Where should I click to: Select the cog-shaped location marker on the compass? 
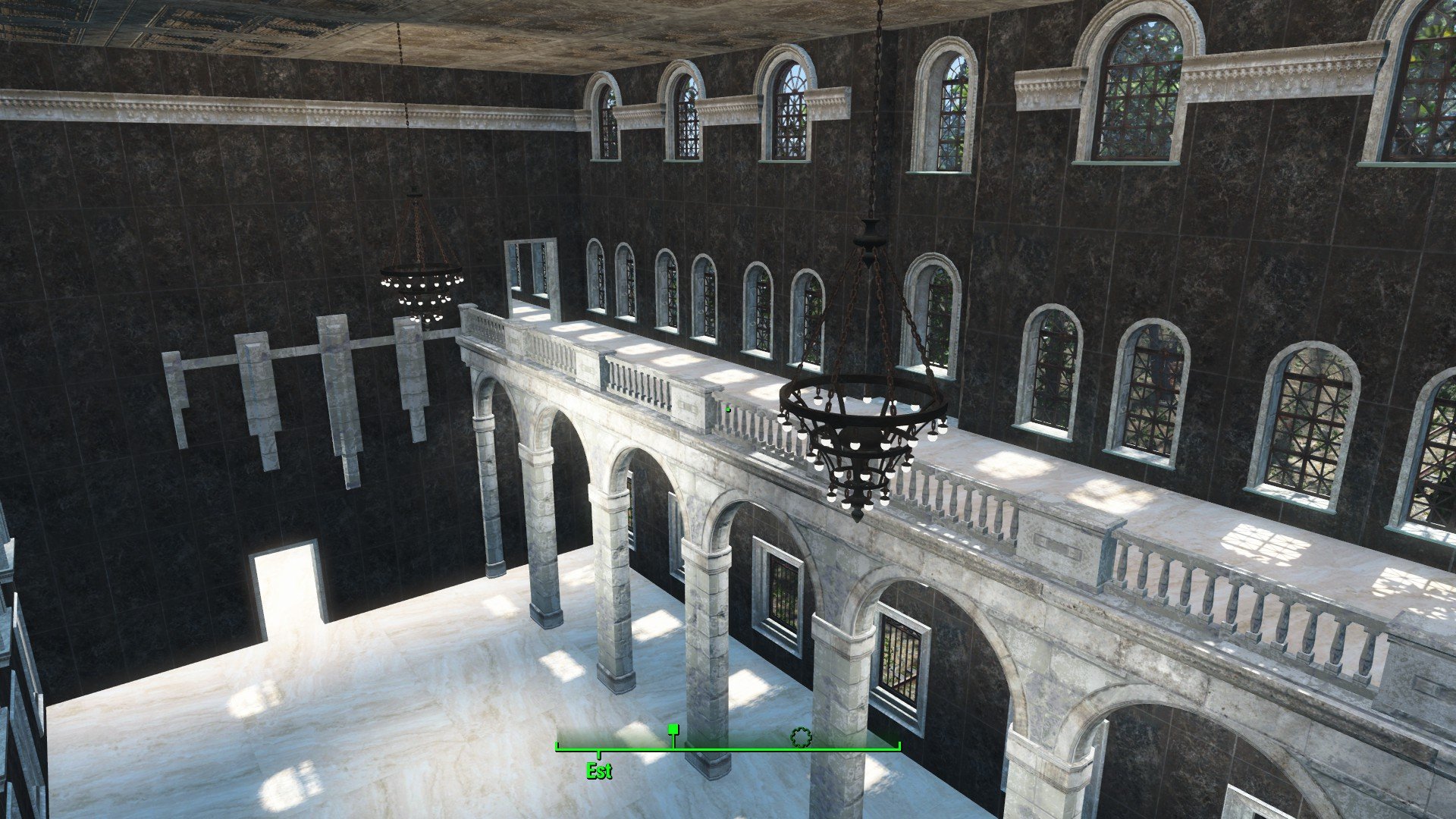click(800, 736)
